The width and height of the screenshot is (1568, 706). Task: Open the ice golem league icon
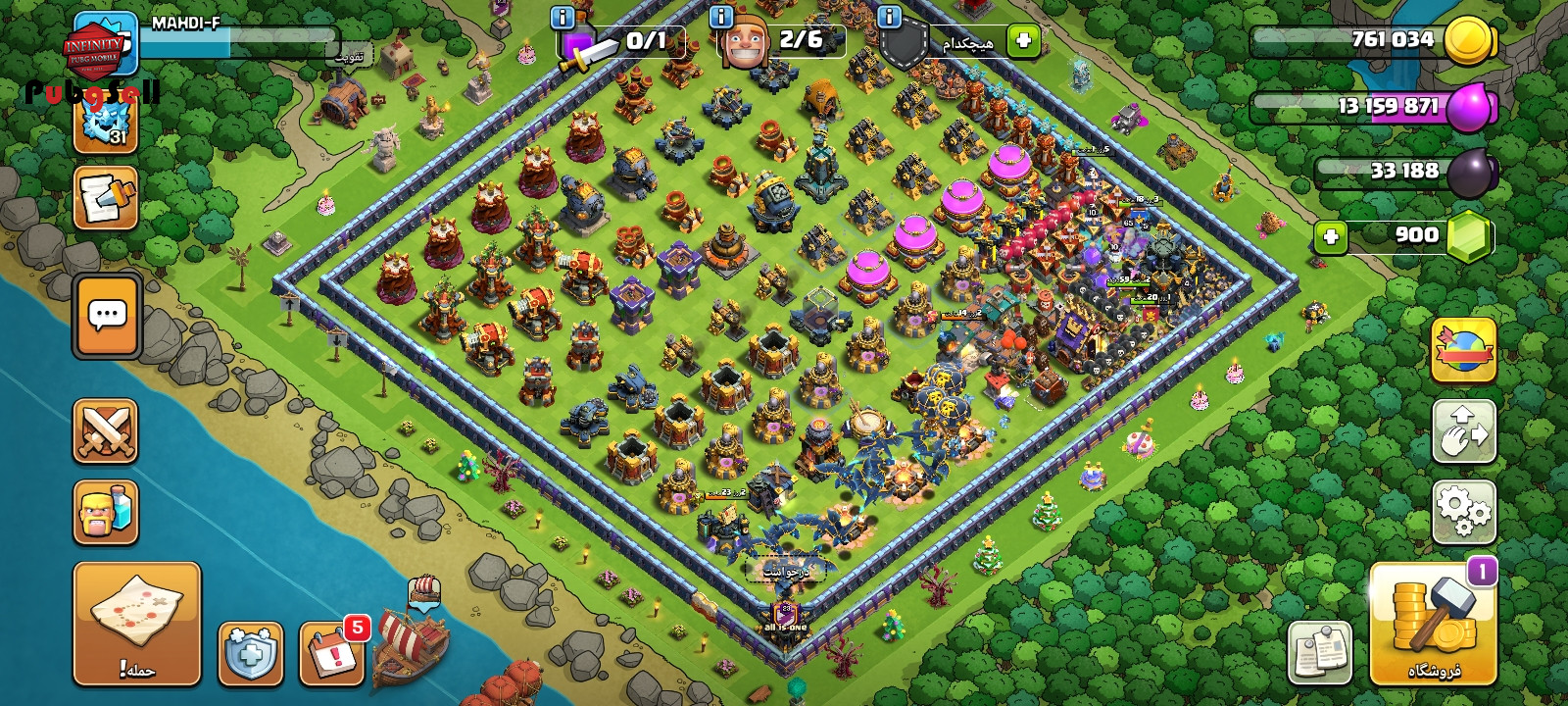106,123
